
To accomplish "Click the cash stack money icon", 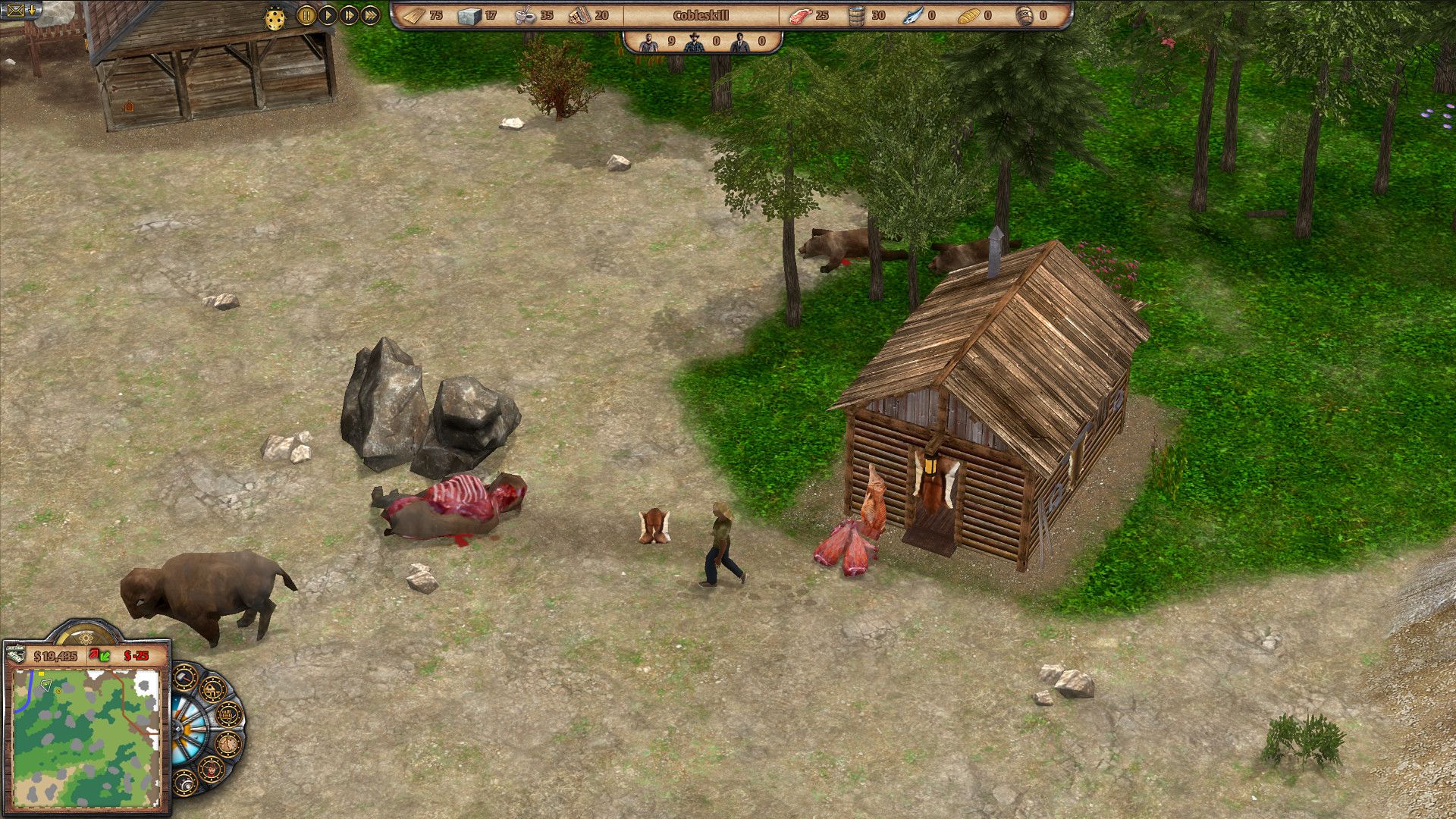I will (17, 655).
